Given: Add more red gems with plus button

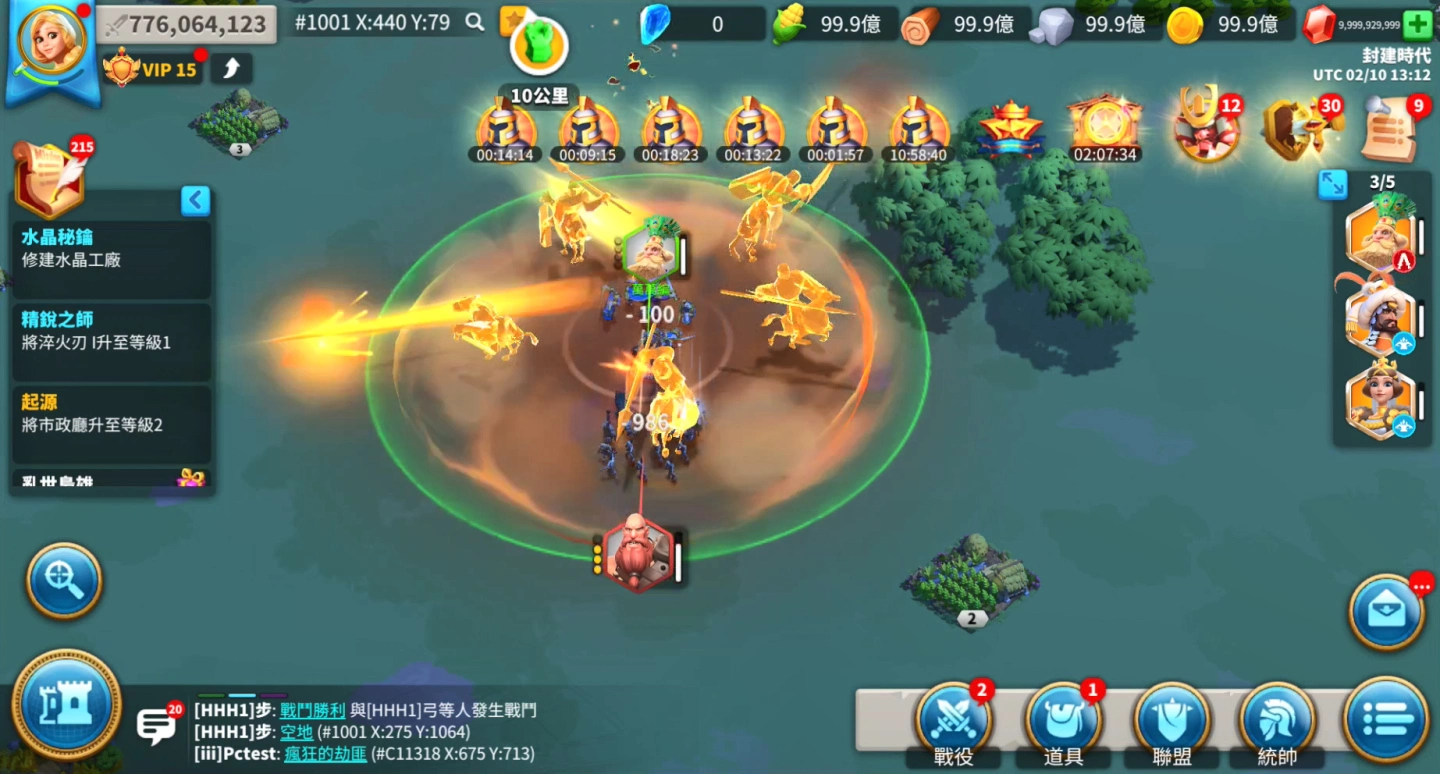Looking at the screenshot, I should point(1416,24).
